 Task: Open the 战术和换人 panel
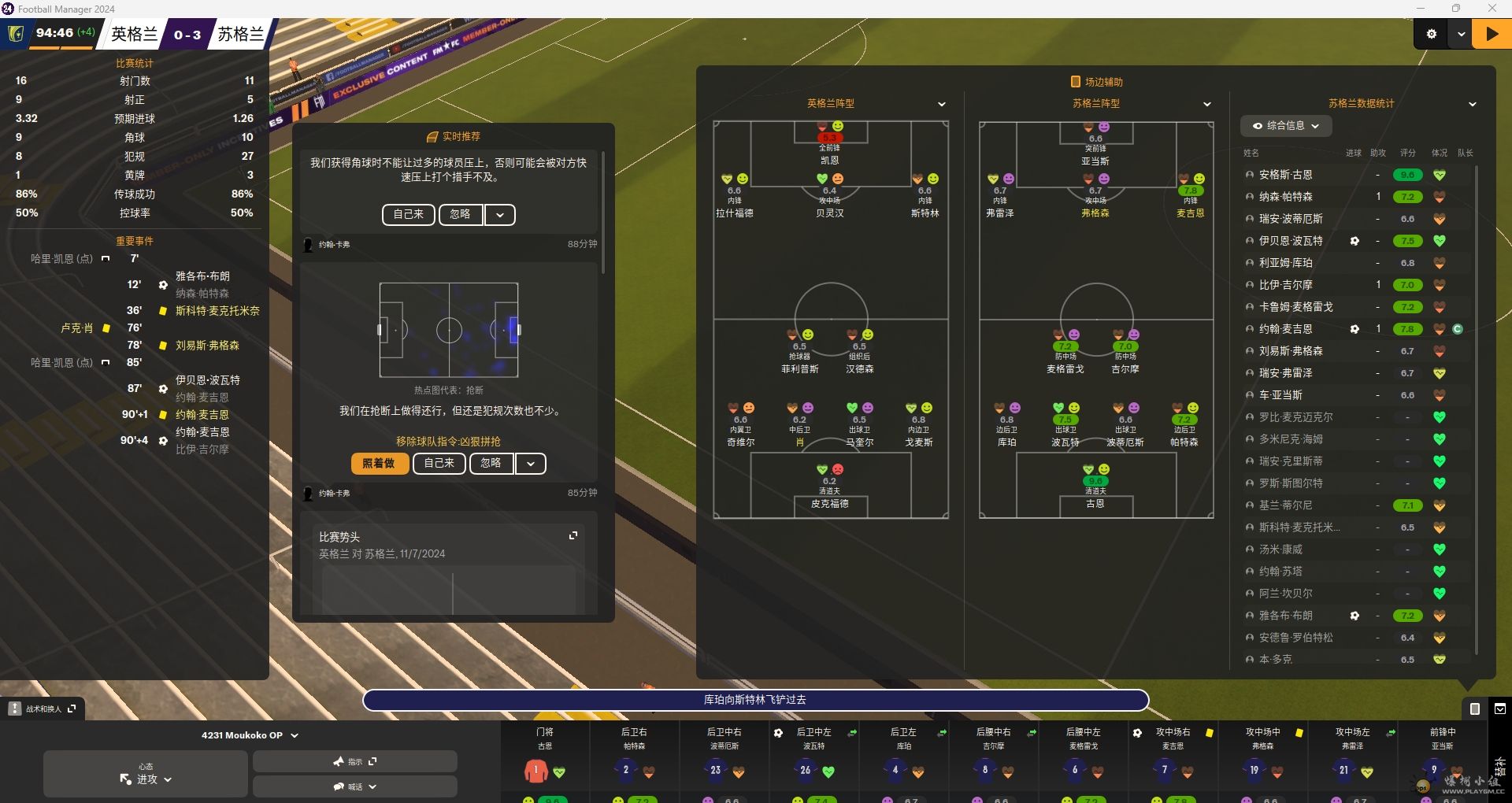click(x=44, y=709)
